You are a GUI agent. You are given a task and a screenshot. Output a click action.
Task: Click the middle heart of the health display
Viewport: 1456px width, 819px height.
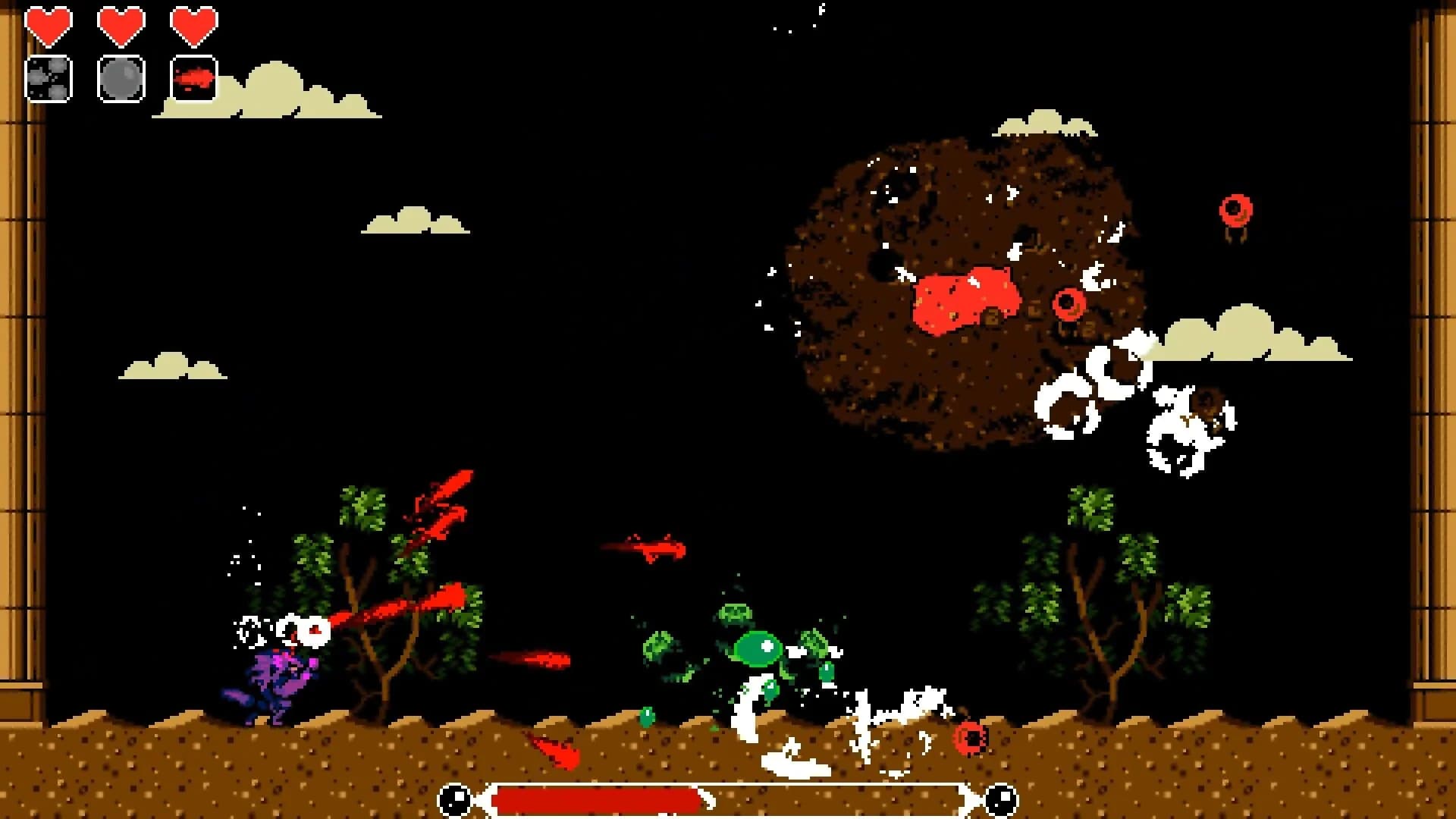[121, 23]
